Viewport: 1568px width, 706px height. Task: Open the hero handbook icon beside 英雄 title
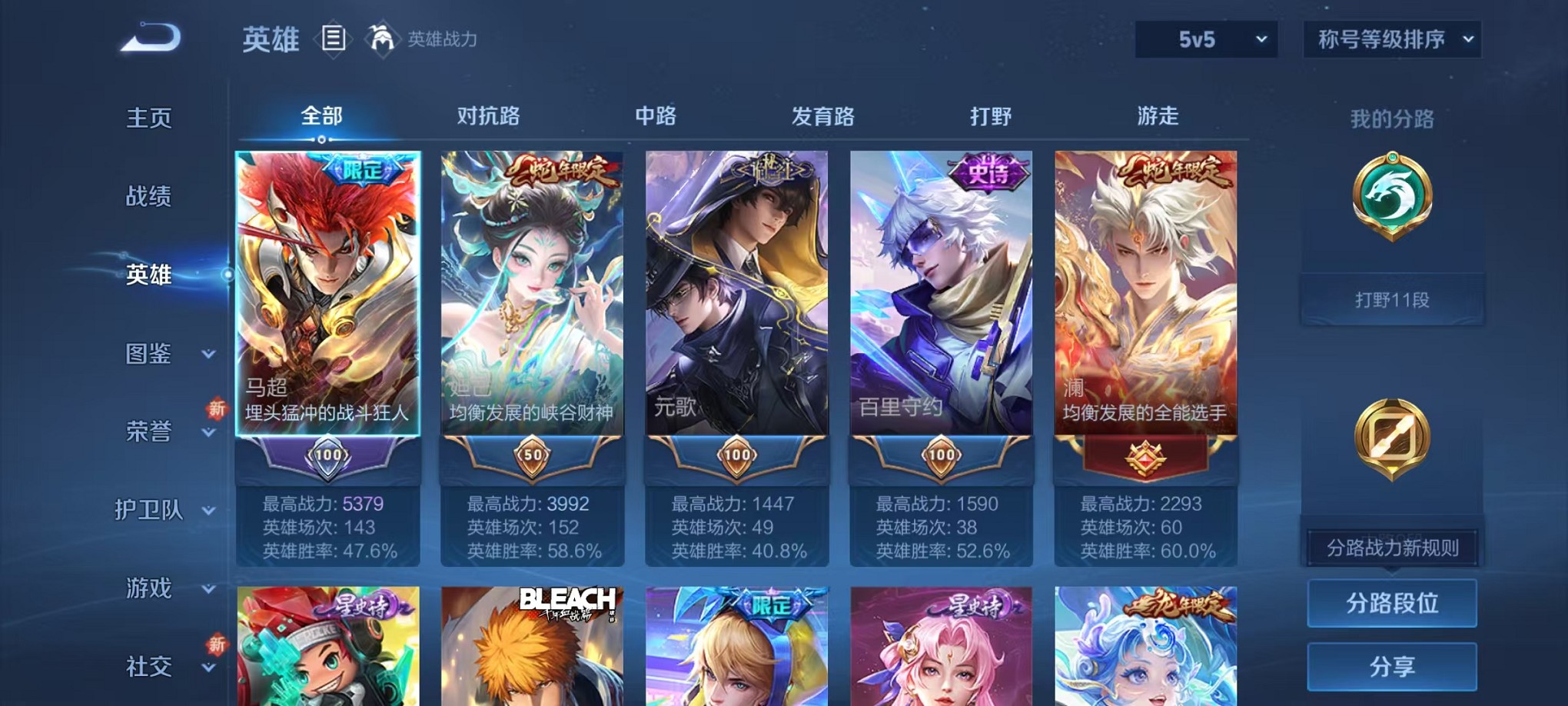[334, 39]
